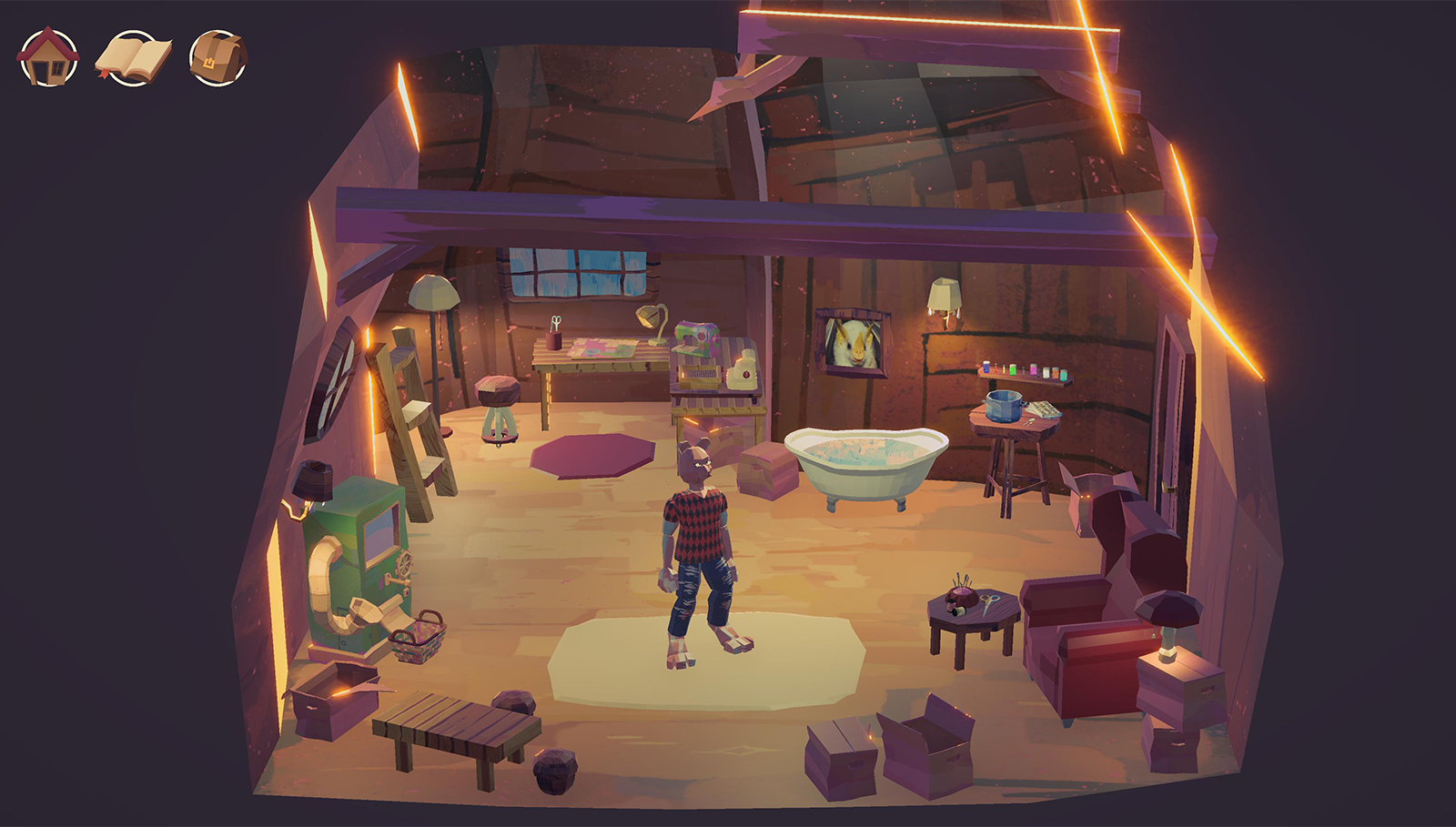The width and height of the screenshot is (1456, 827).
Task: Click the house home icon
Action: pyautogui.click(x=48, y=57)
